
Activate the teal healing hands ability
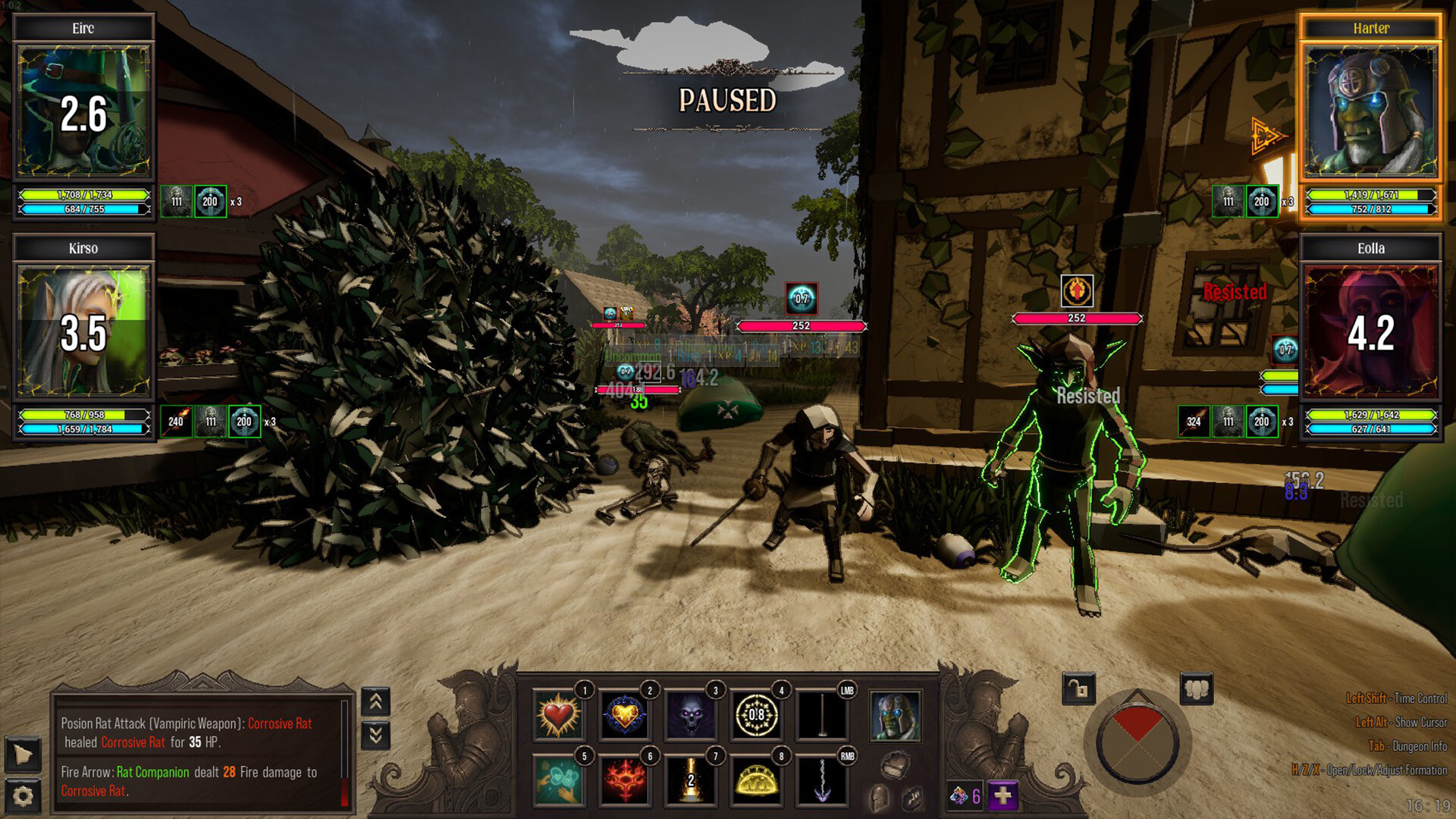tap(558, 780)
